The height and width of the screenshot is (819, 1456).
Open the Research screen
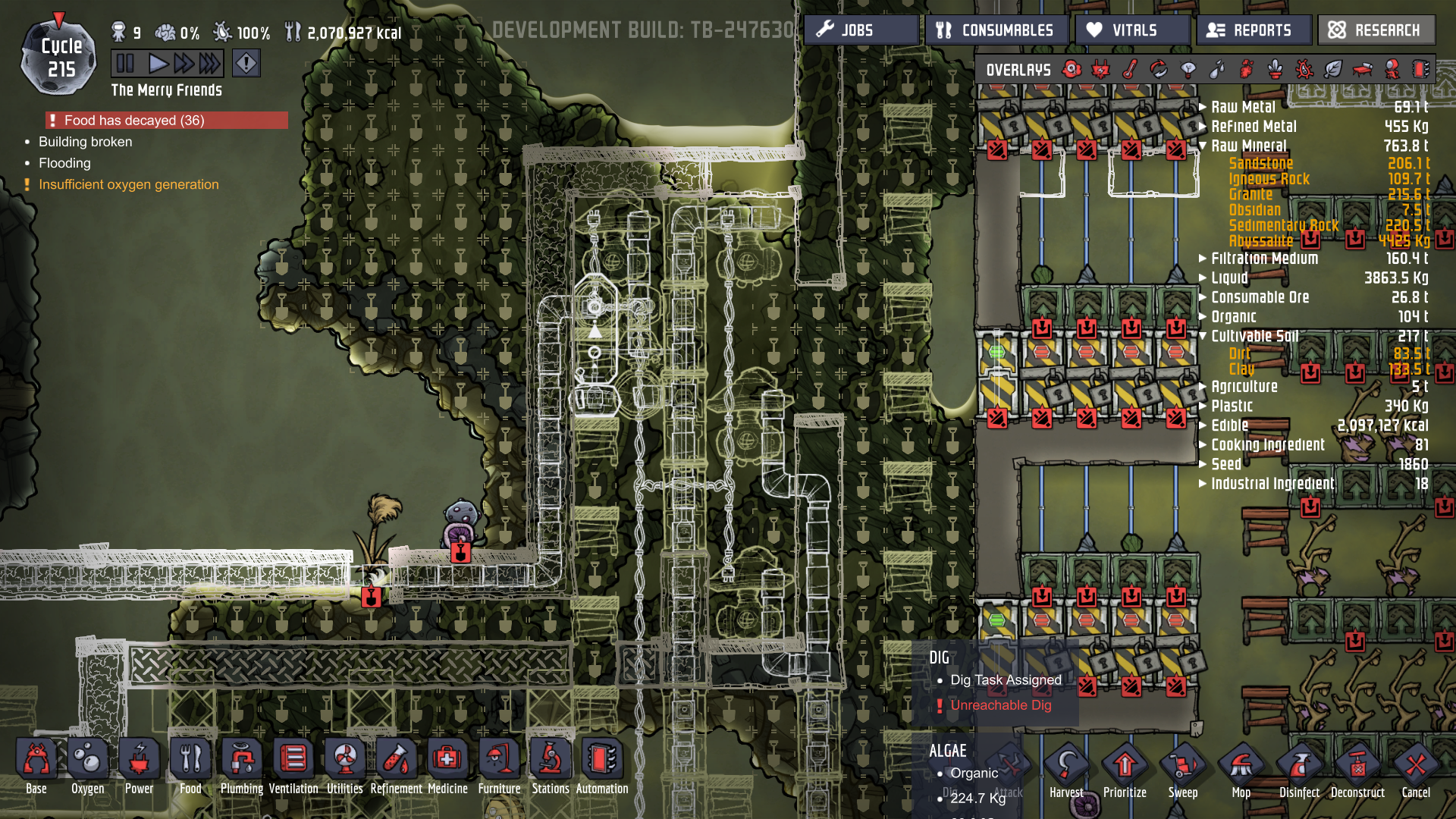[1376, 30]
